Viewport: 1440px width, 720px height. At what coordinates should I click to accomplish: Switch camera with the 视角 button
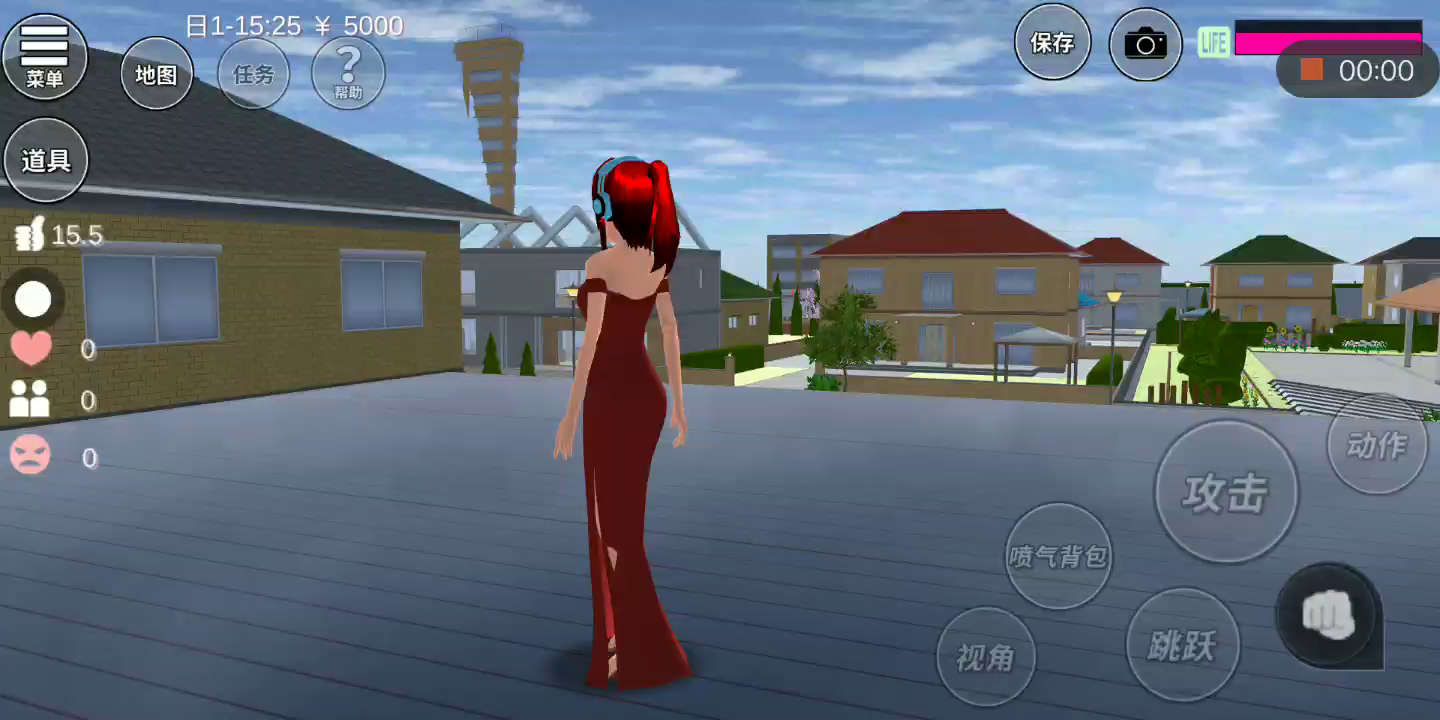click(985, 657)
